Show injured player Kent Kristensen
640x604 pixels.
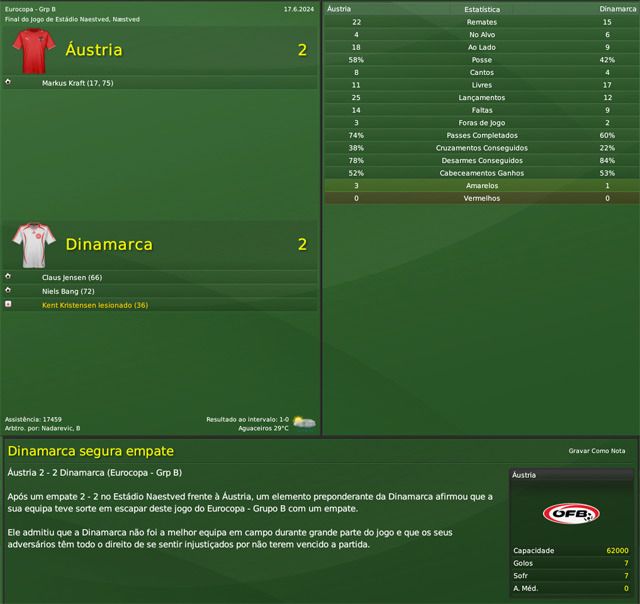click(94, 305)
